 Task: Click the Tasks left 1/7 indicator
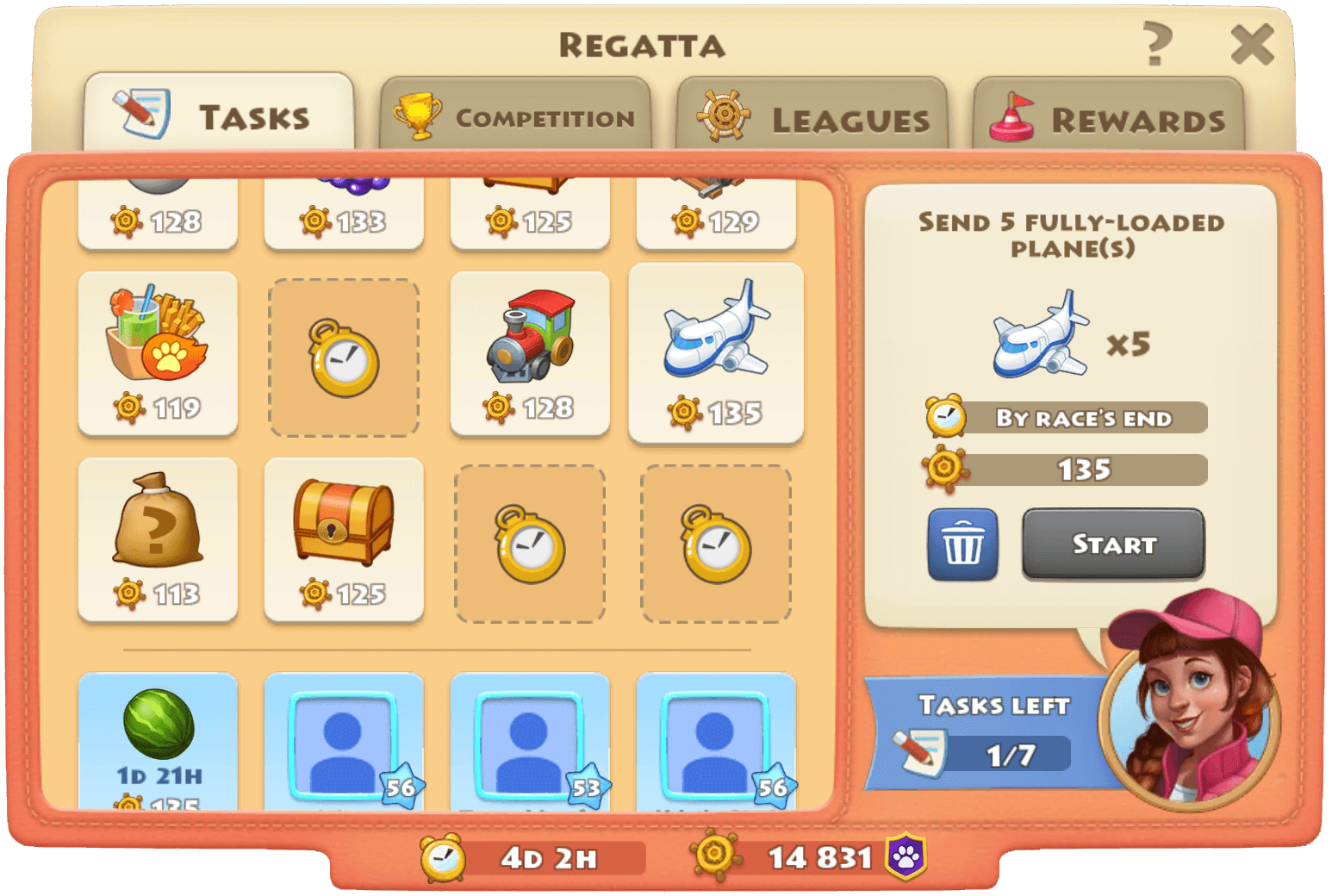coord(982,732)
